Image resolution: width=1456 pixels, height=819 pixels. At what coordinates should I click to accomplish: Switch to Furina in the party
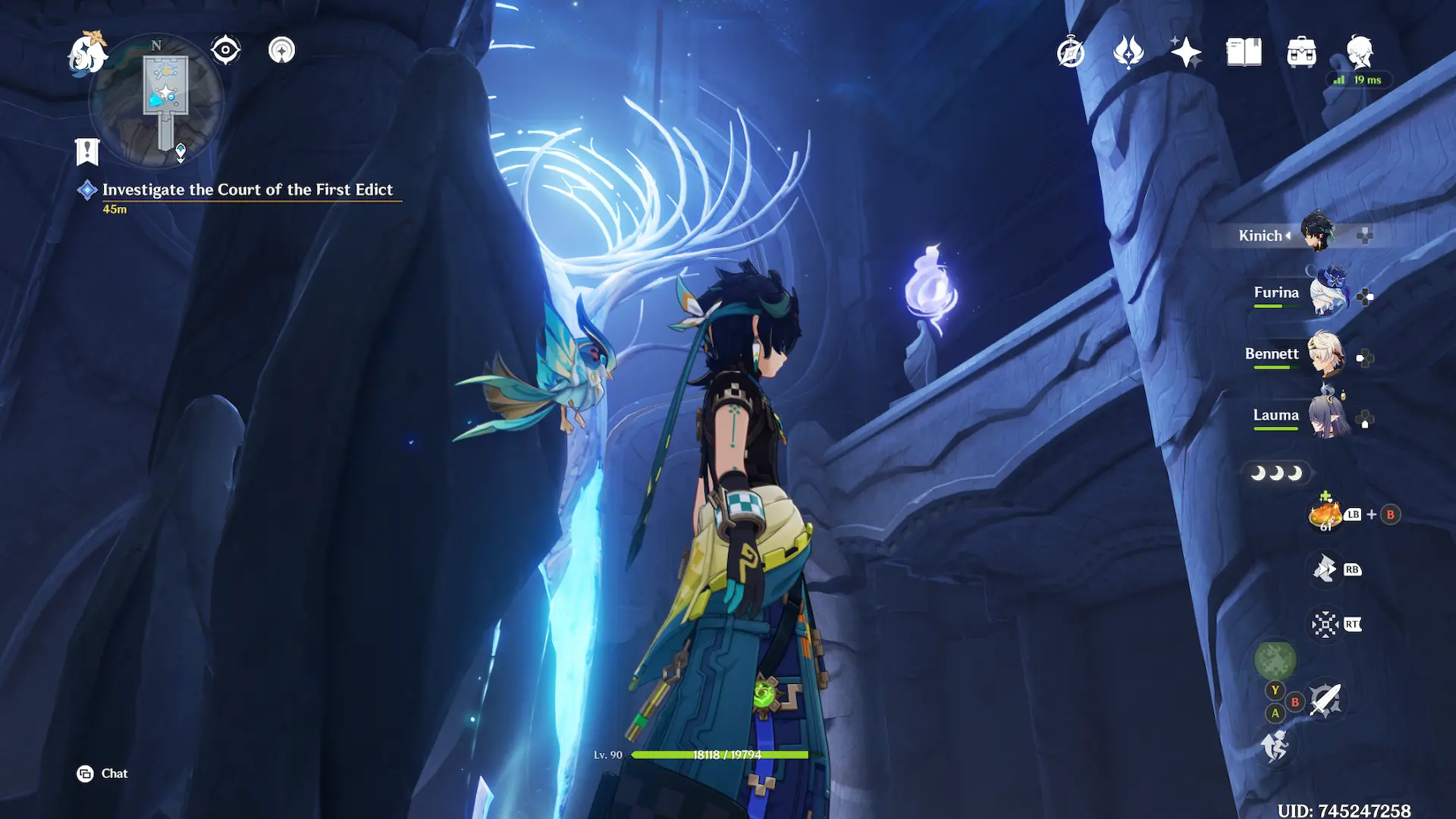click(1327, 293)
